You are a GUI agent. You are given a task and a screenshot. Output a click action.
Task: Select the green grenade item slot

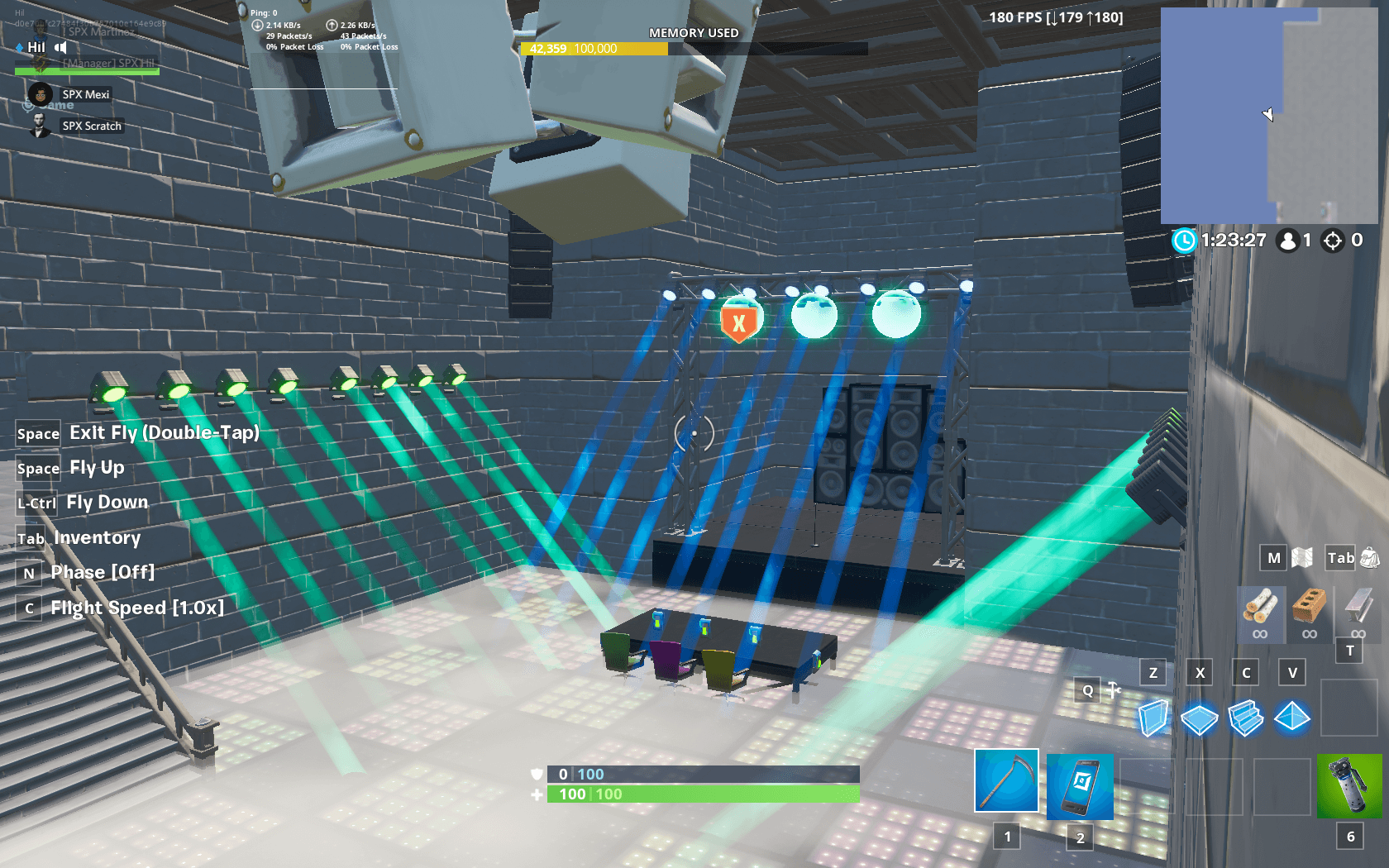point(1349,786)
